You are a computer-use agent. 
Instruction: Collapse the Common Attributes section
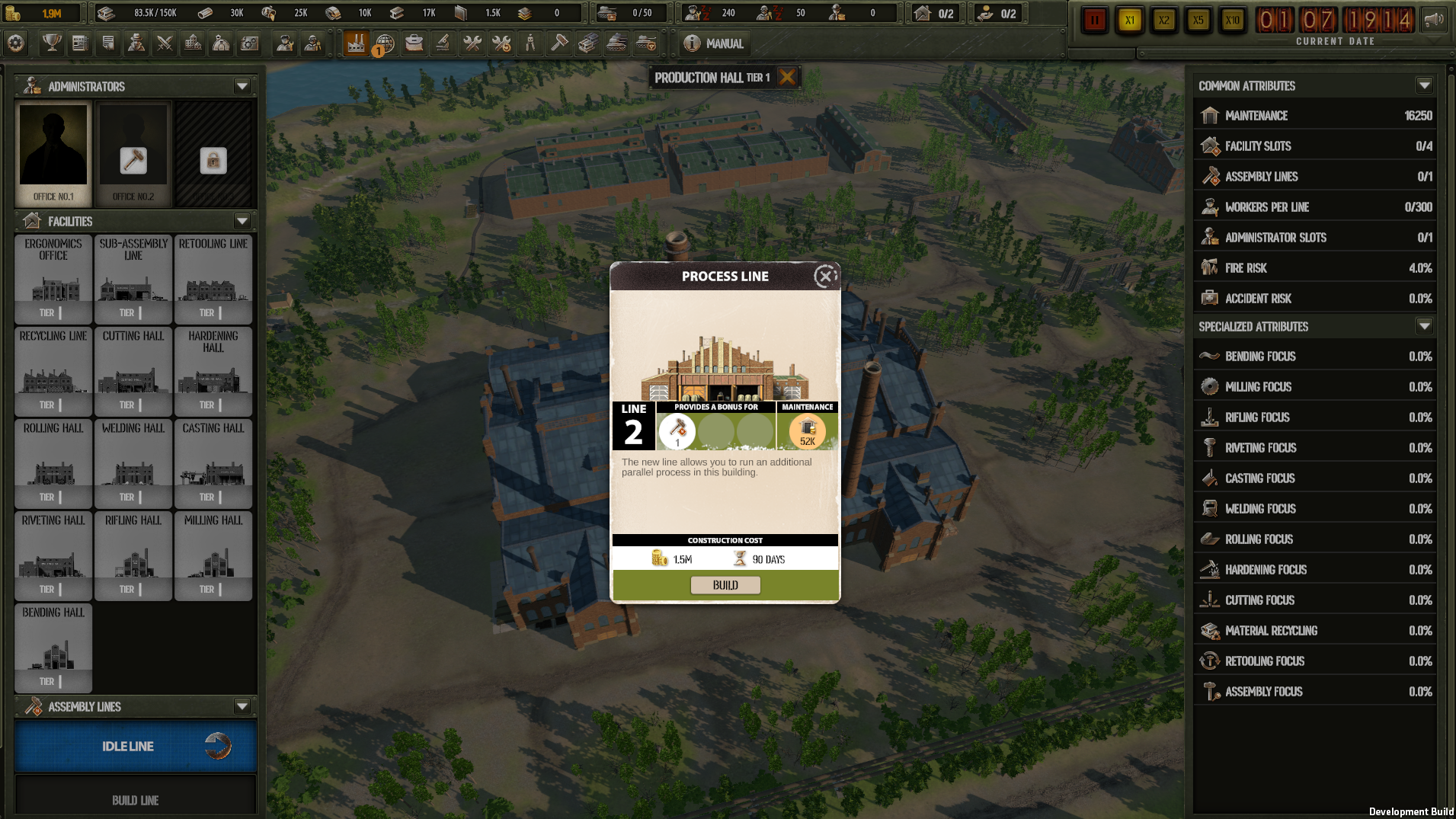coord(1424,85)
